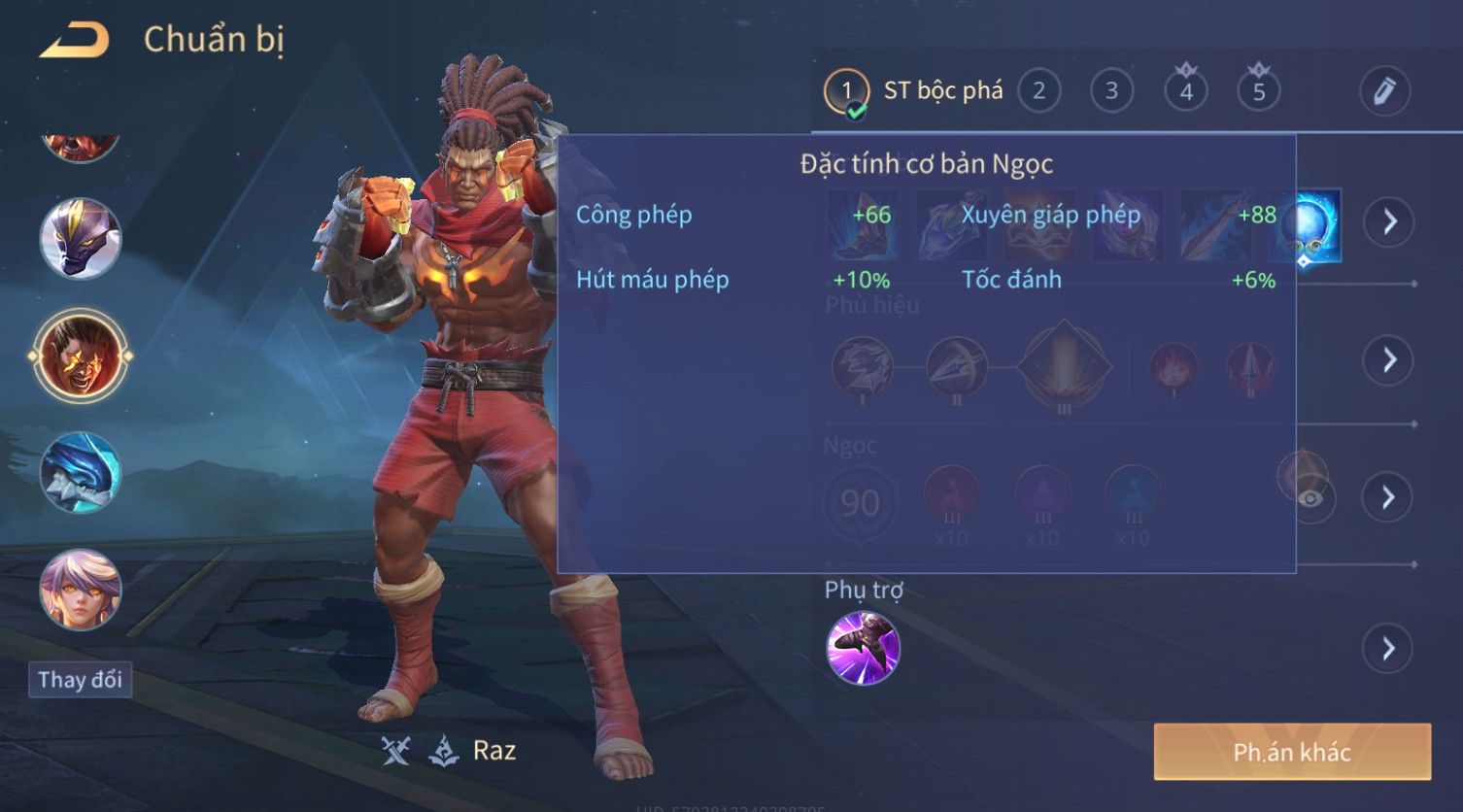
Task: Toggle the arcana eye visibility icon
Action: [1310, 498]
